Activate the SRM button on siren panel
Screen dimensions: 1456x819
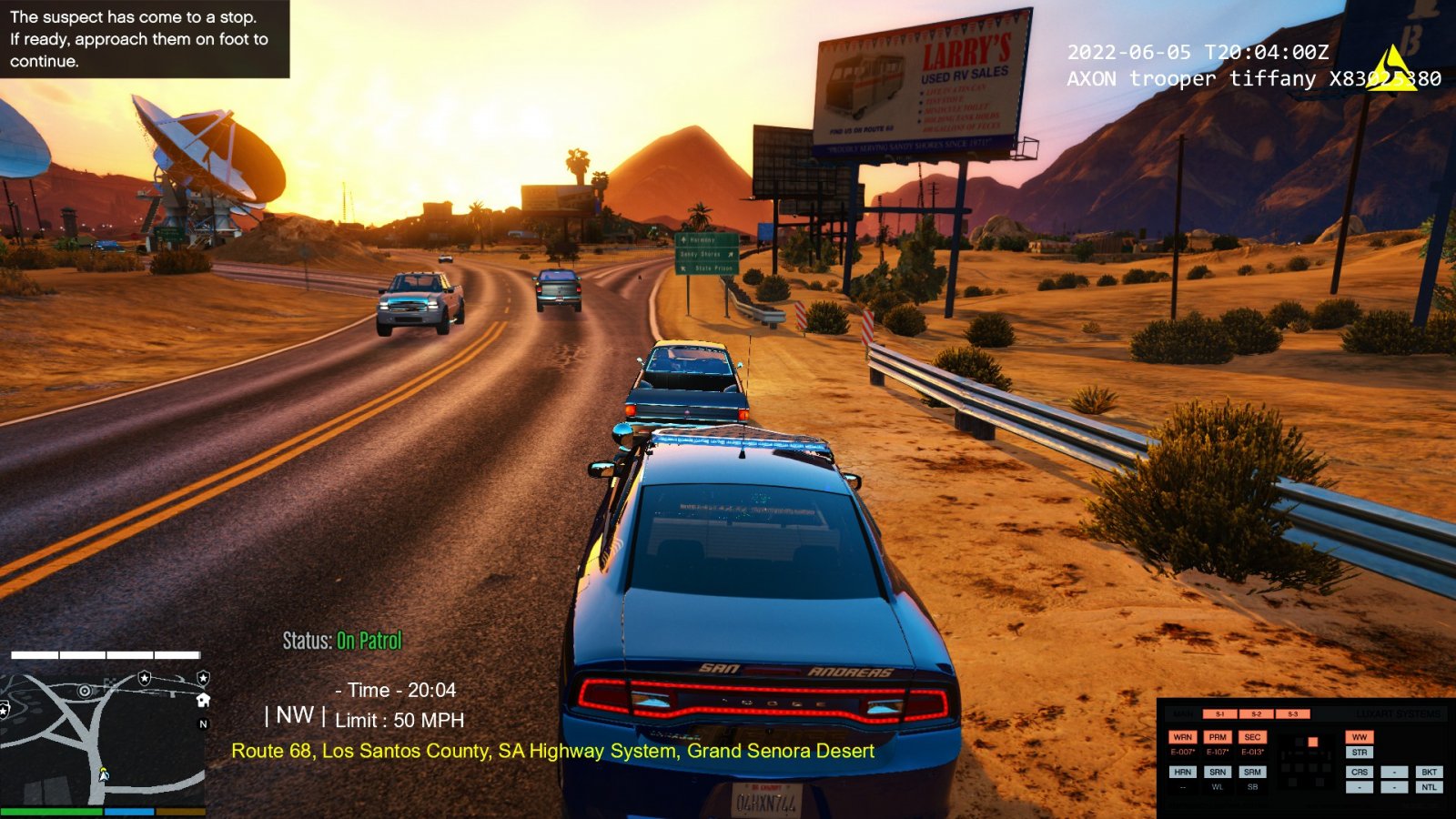1252,772
